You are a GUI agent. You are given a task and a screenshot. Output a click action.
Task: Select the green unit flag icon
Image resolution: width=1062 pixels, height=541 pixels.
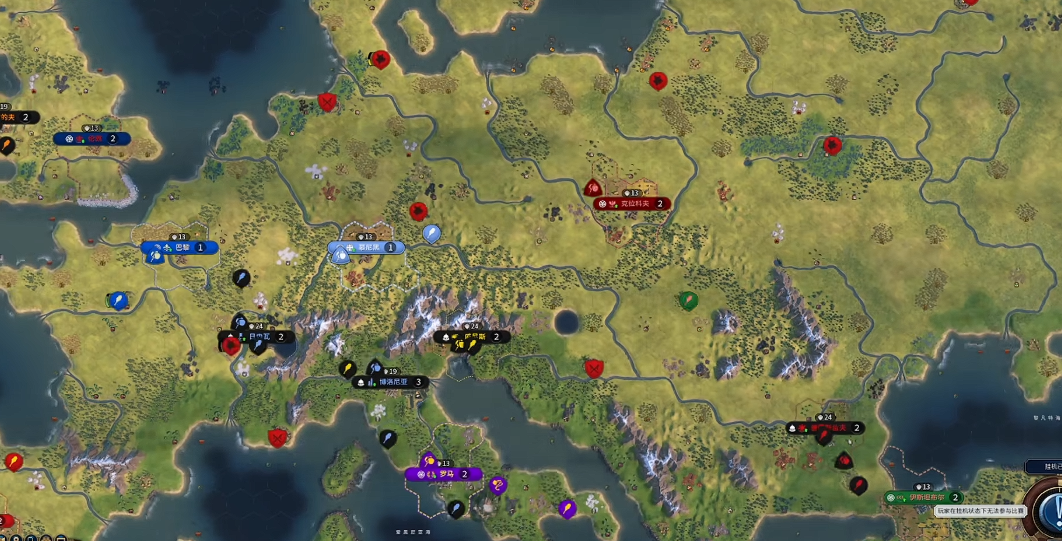point(688,299)
